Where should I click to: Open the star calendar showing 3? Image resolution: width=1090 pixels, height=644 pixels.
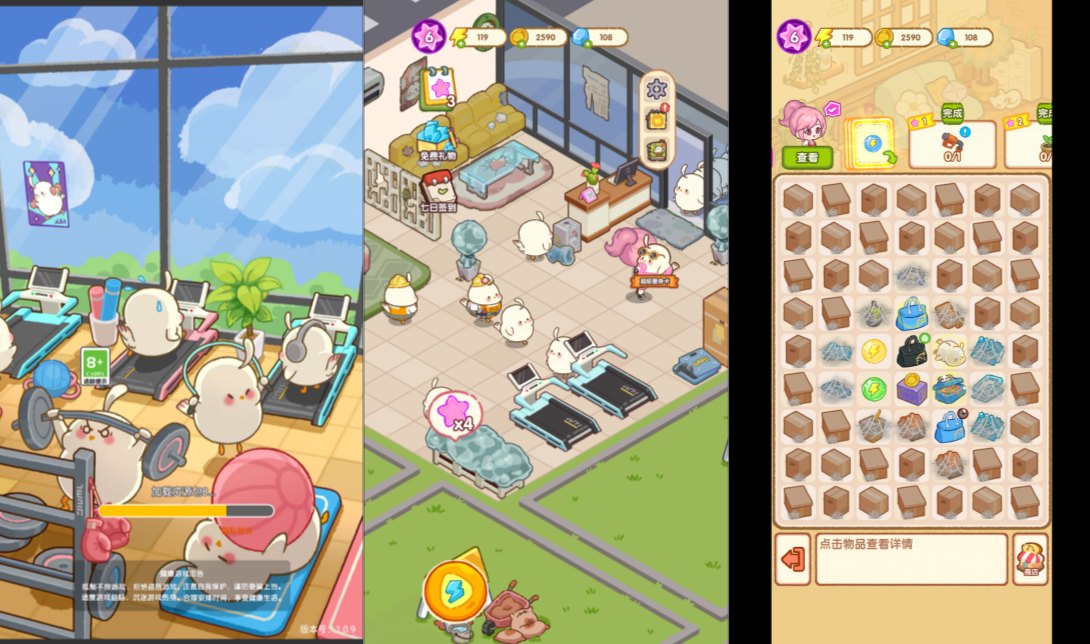coord(440,88)
